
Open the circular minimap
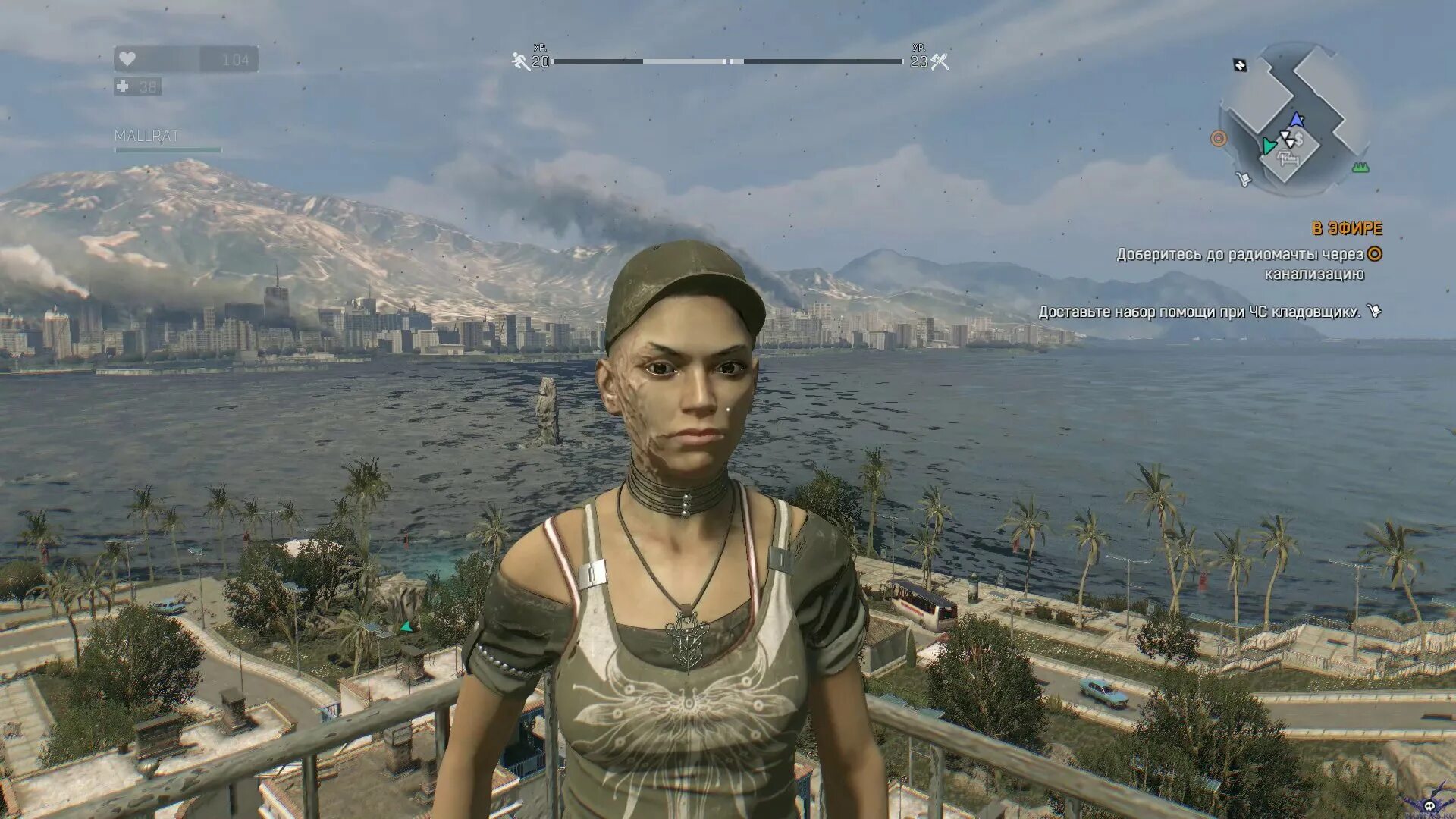pyautogui.click(x=1292, y=119)
